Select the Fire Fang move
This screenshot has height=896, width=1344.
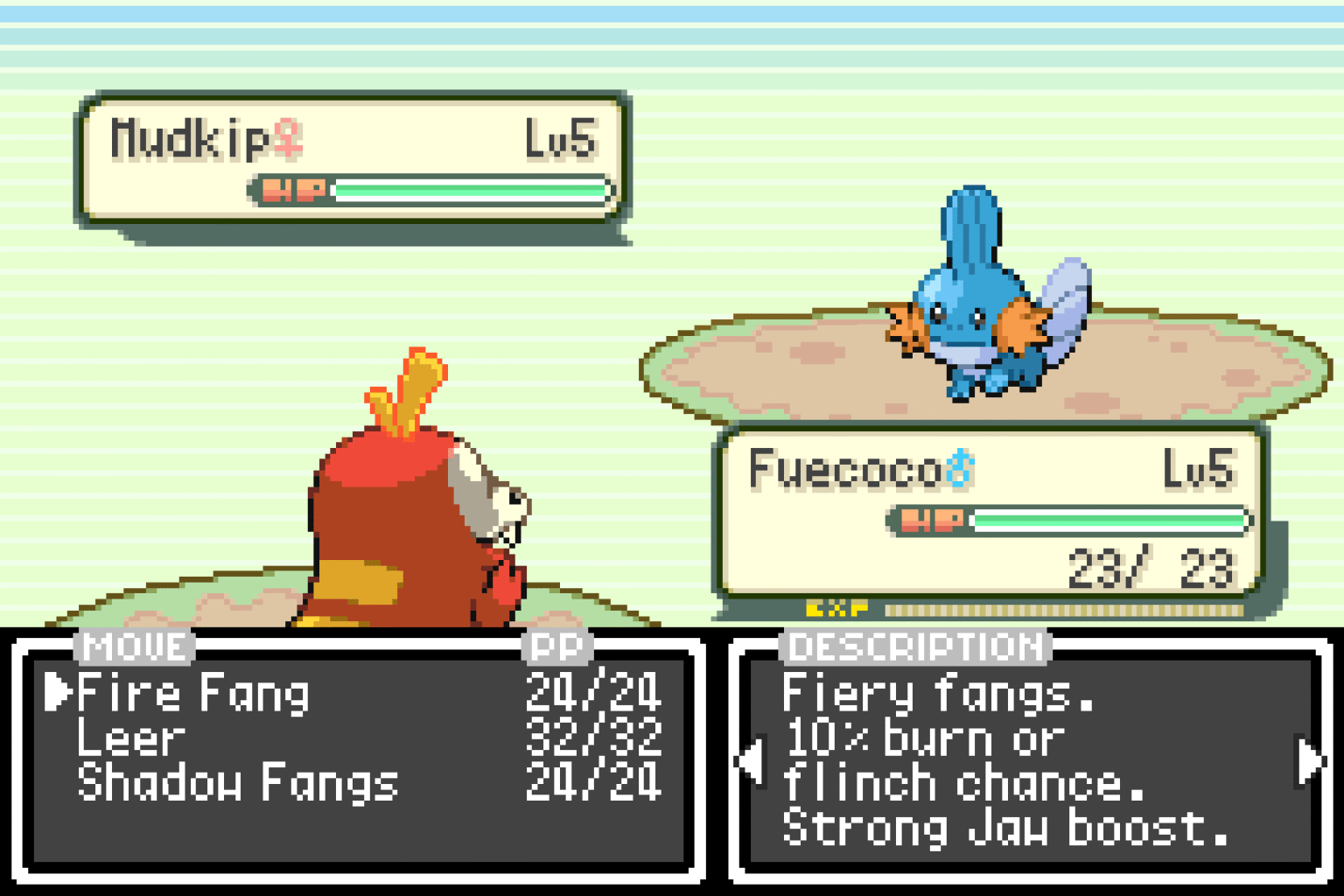point(191,694)
